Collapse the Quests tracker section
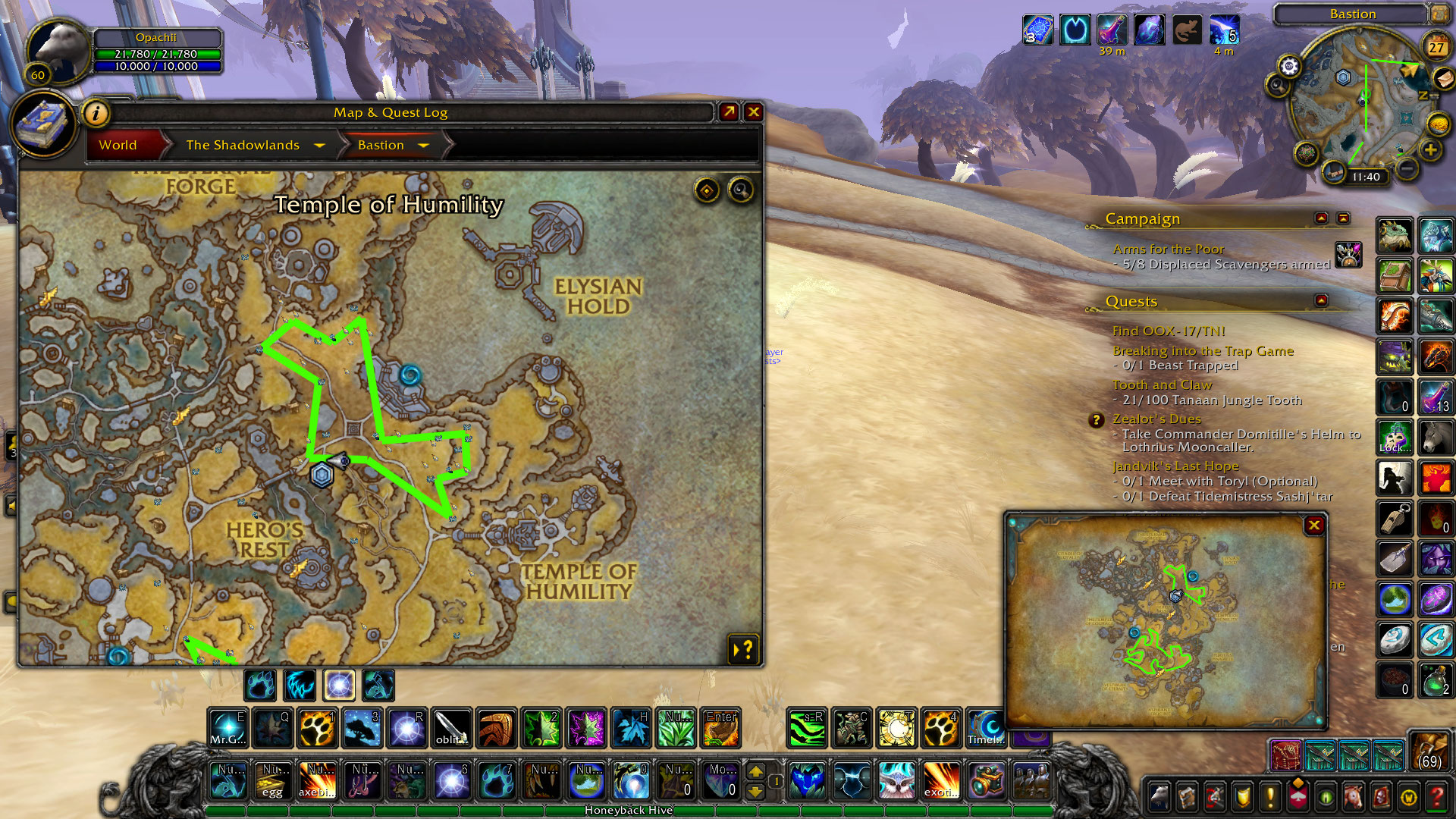 1321,300
